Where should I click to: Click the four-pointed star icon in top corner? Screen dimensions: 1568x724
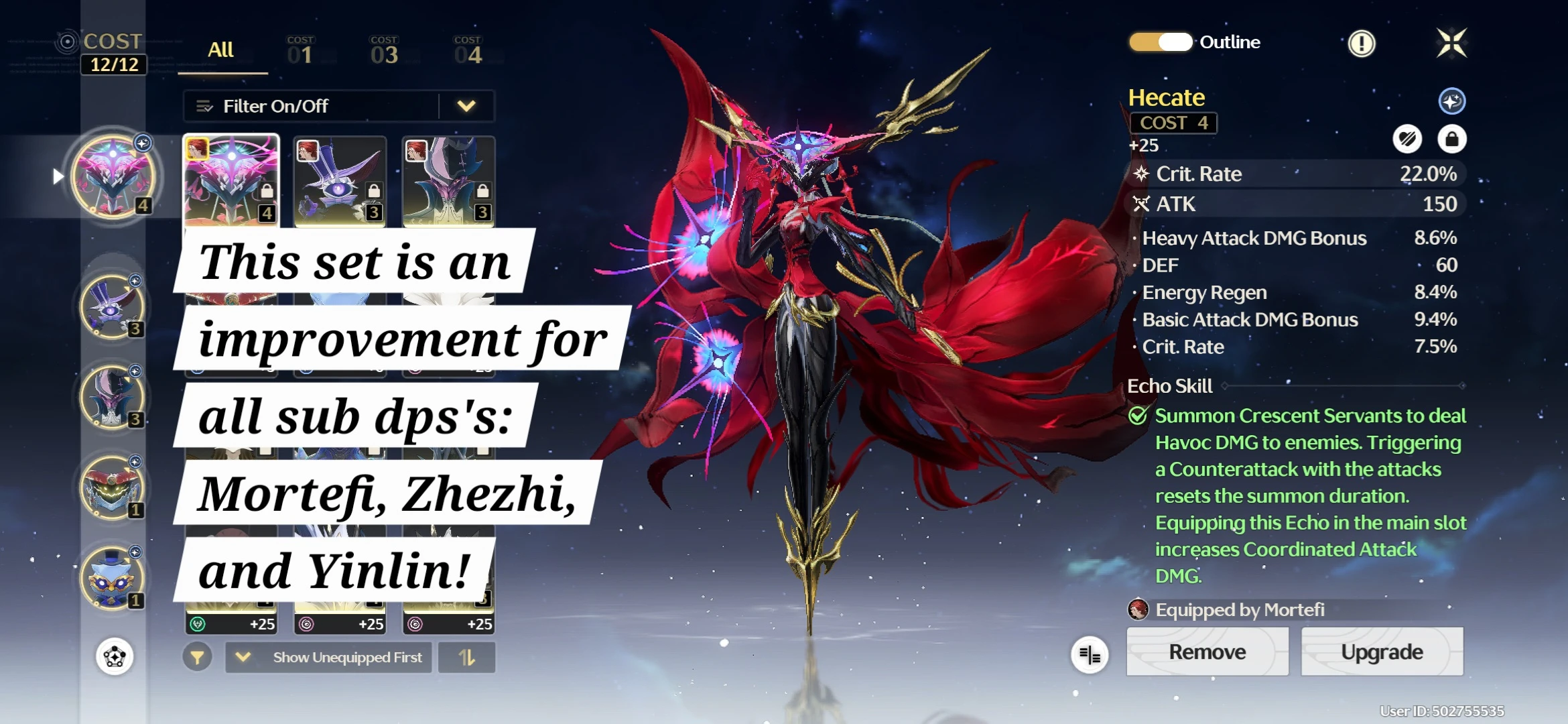click(x=1451, y=42)
